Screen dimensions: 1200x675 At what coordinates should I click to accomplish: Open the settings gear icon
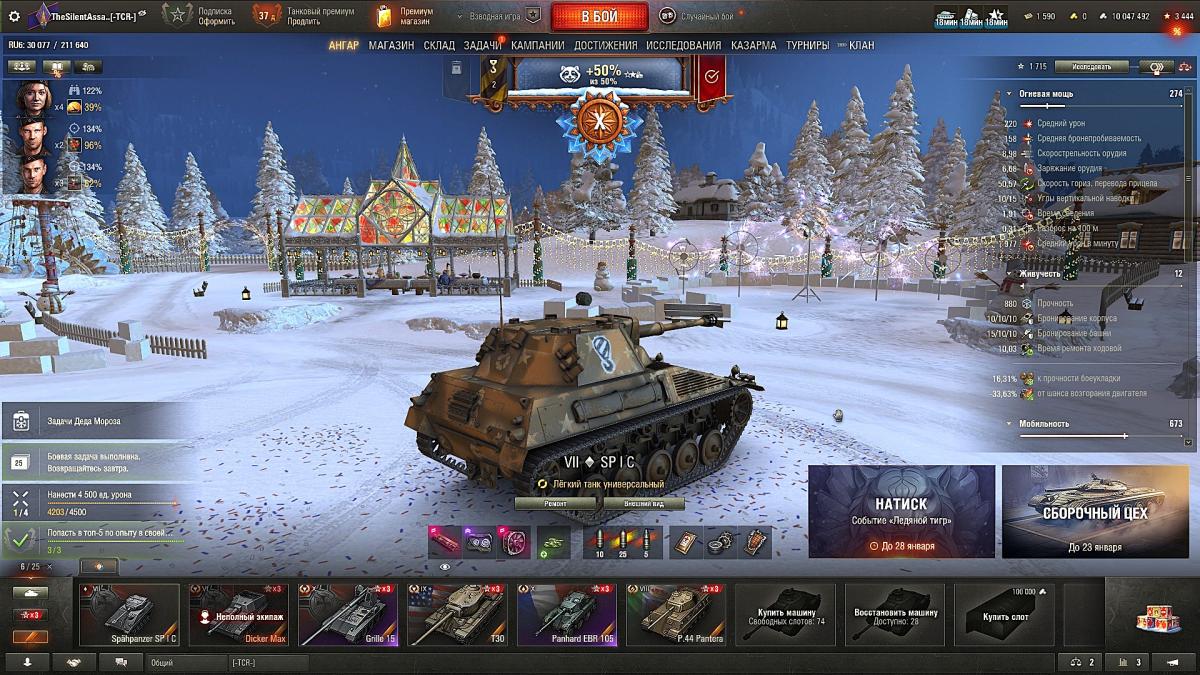tap(14, 16)
